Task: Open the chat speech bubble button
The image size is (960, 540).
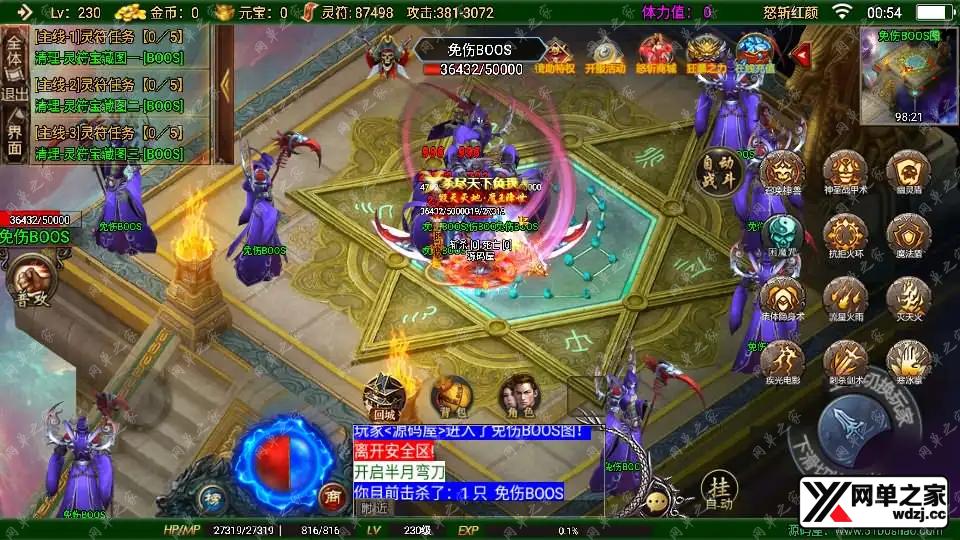Action: [657, 502]
